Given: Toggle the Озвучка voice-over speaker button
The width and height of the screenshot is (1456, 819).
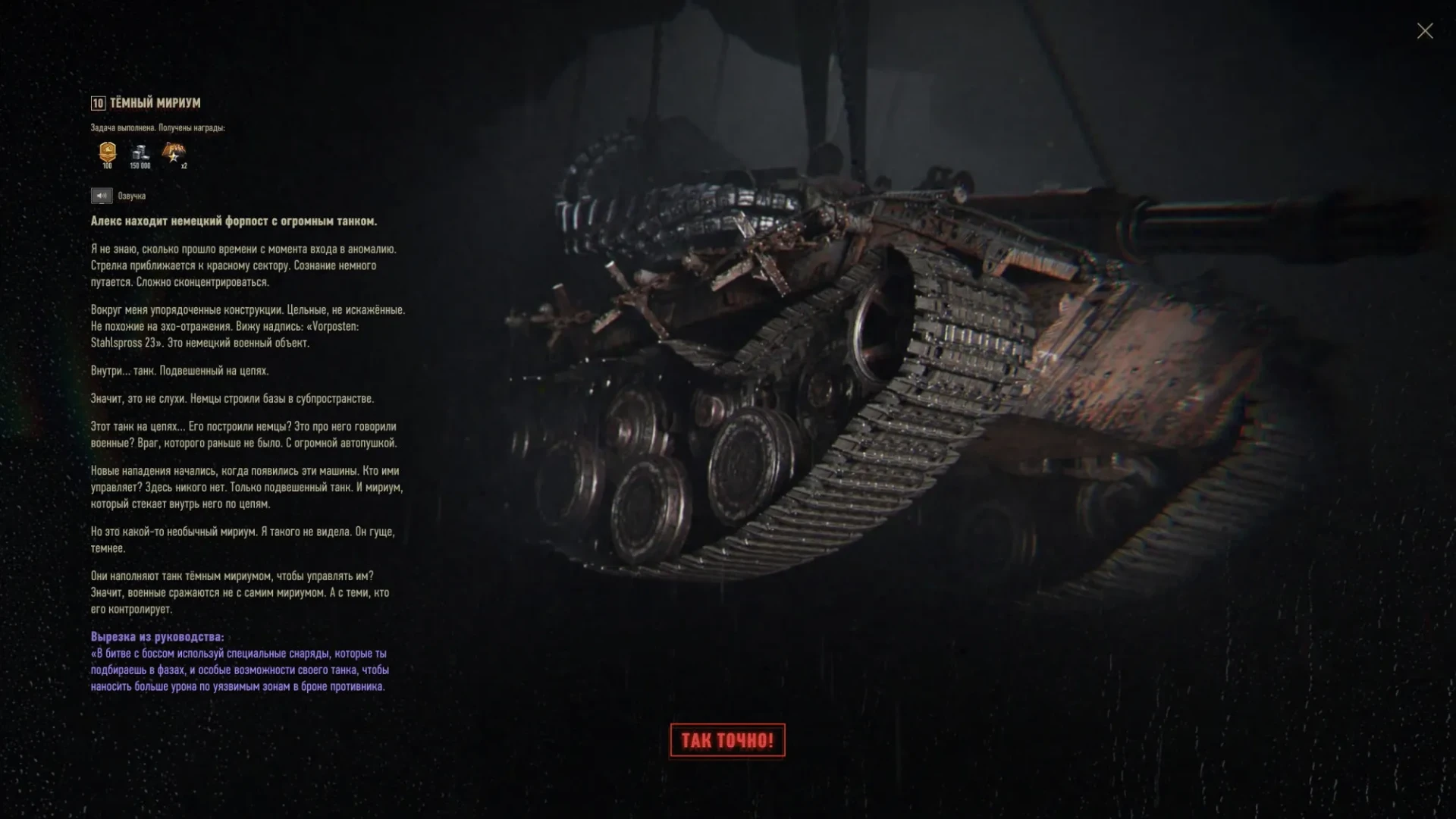Looking at the screenshot, I should pyautogui.click(x=102, y=196).
